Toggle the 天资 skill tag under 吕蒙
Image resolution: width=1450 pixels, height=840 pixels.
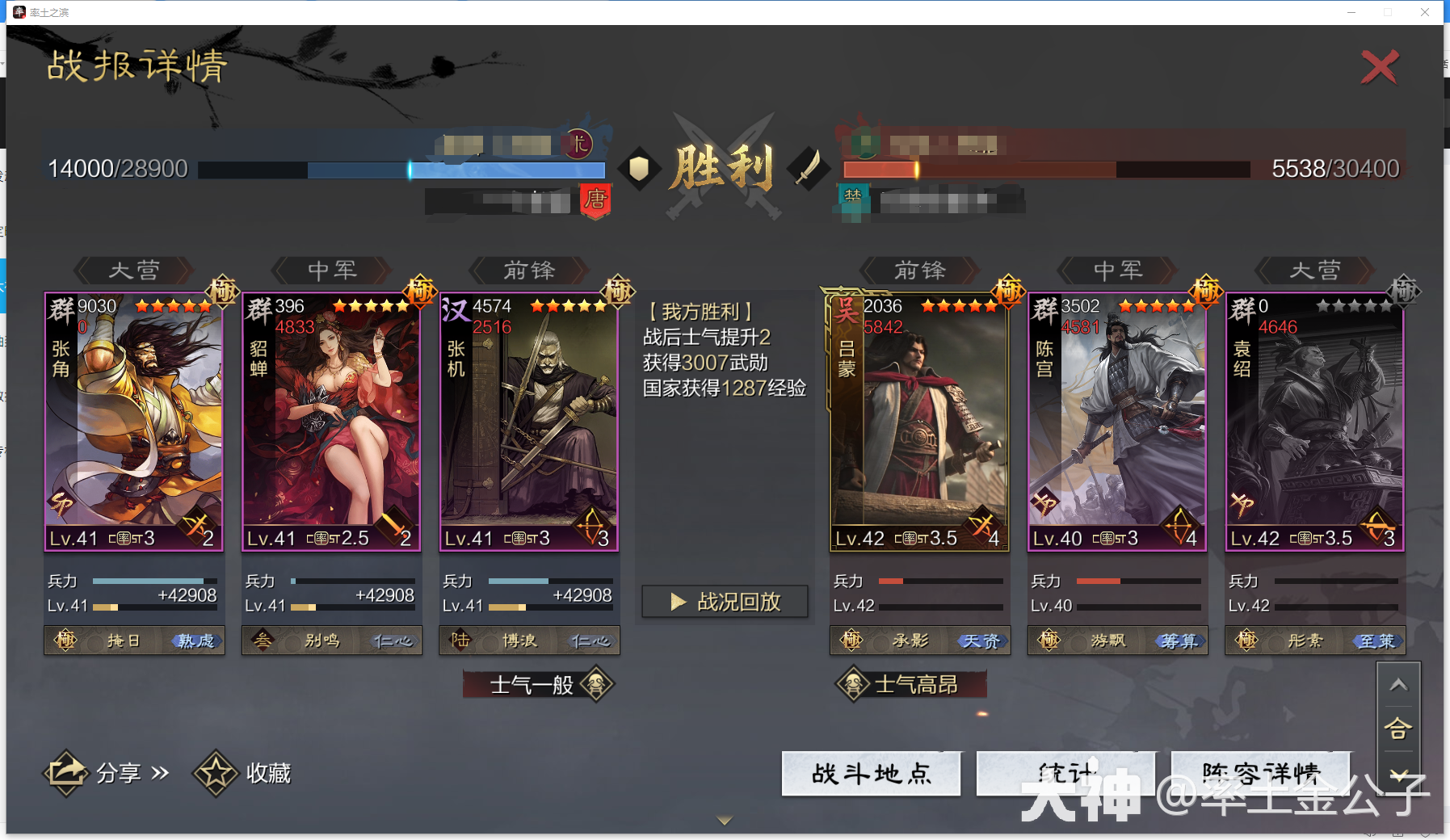tap(983, 640)
